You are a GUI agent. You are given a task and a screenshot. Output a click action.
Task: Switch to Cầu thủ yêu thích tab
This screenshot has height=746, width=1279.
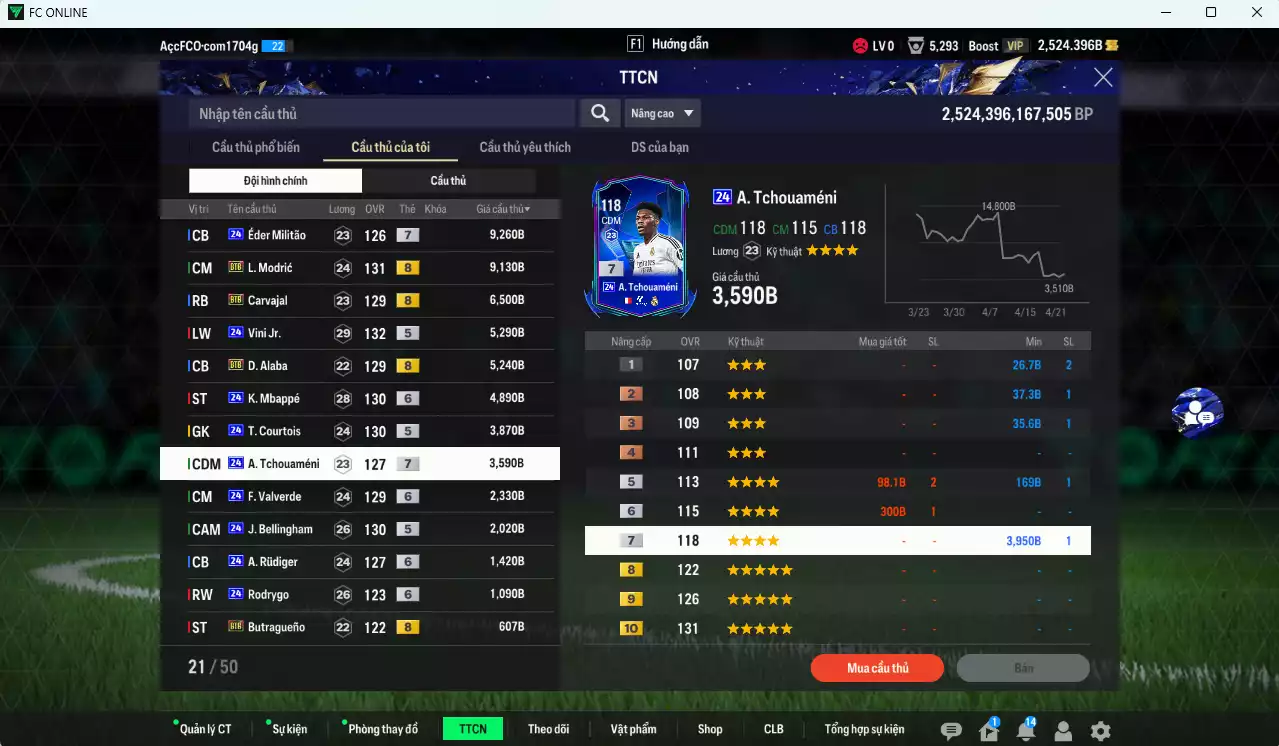tap(525, 148)
